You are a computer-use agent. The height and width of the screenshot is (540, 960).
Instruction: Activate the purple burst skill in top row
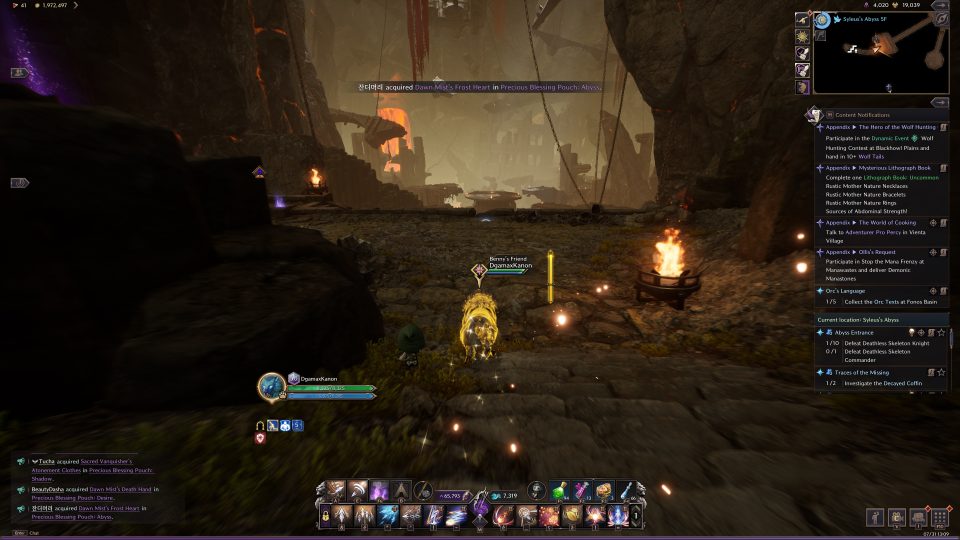pyautogui.click(x=380, y=490)
